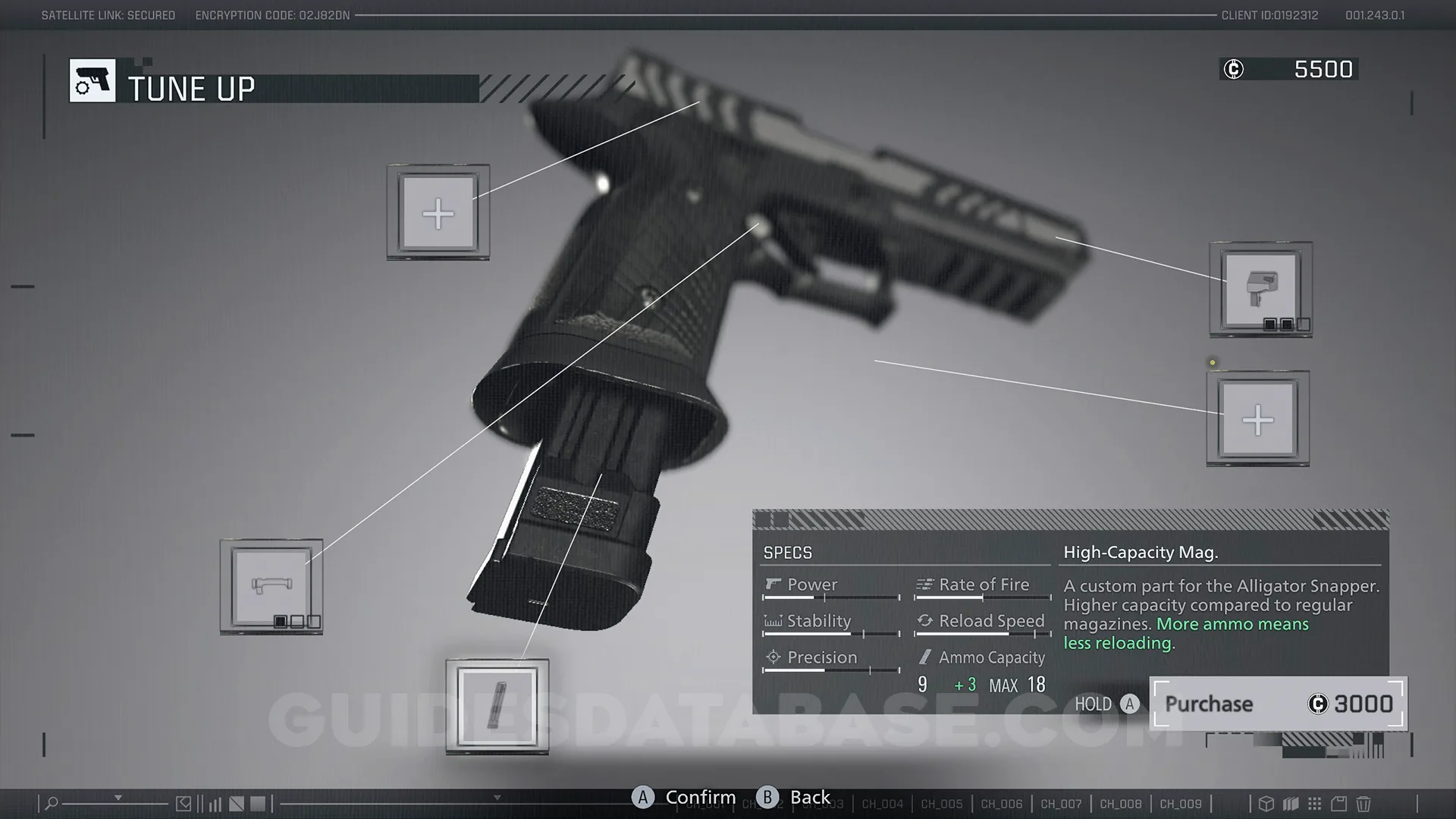The image size is (1456, 819).
Task: Choose the muzzle-shaped part slot
Action: point(1260,290)
